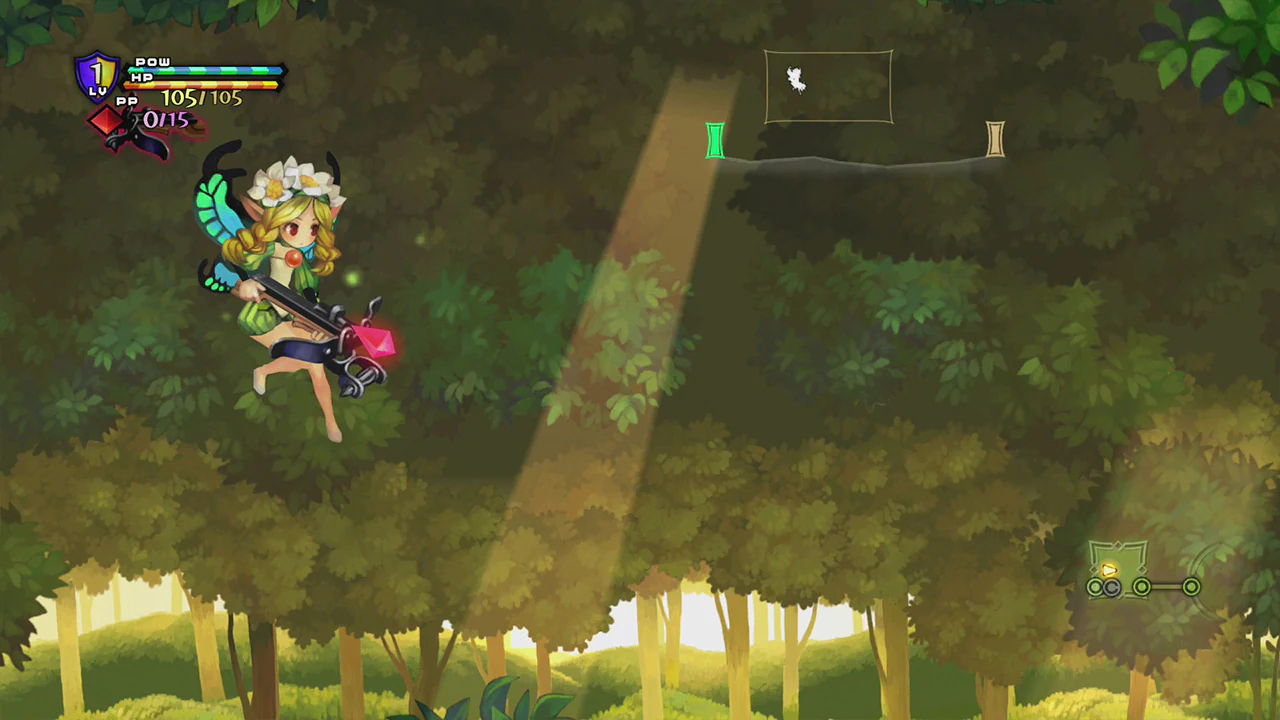Screen dimensions: 1280x720
Task: Click the glowing green exit portal
Action: point(716,140)
